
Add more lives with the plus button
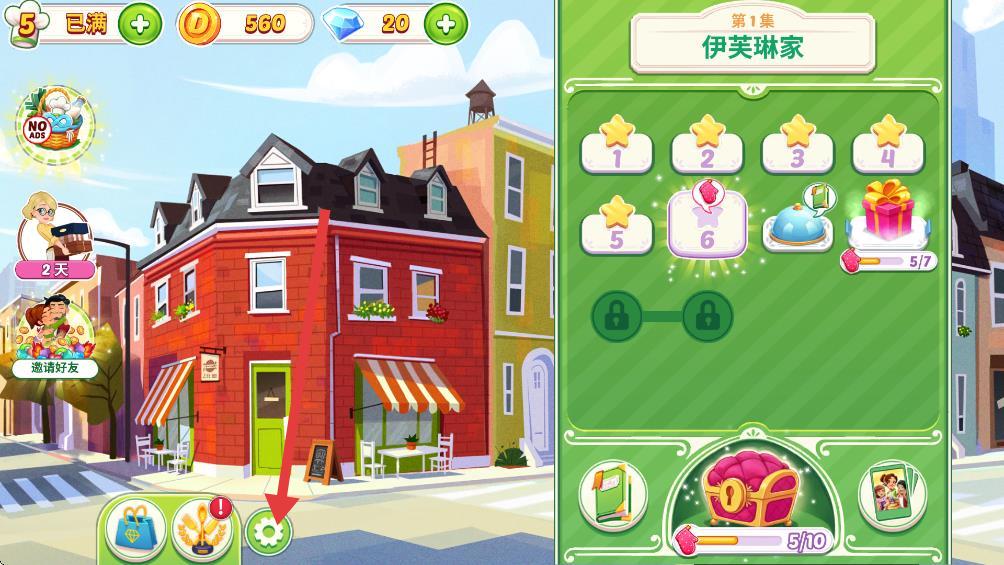[x=140, y=25]
